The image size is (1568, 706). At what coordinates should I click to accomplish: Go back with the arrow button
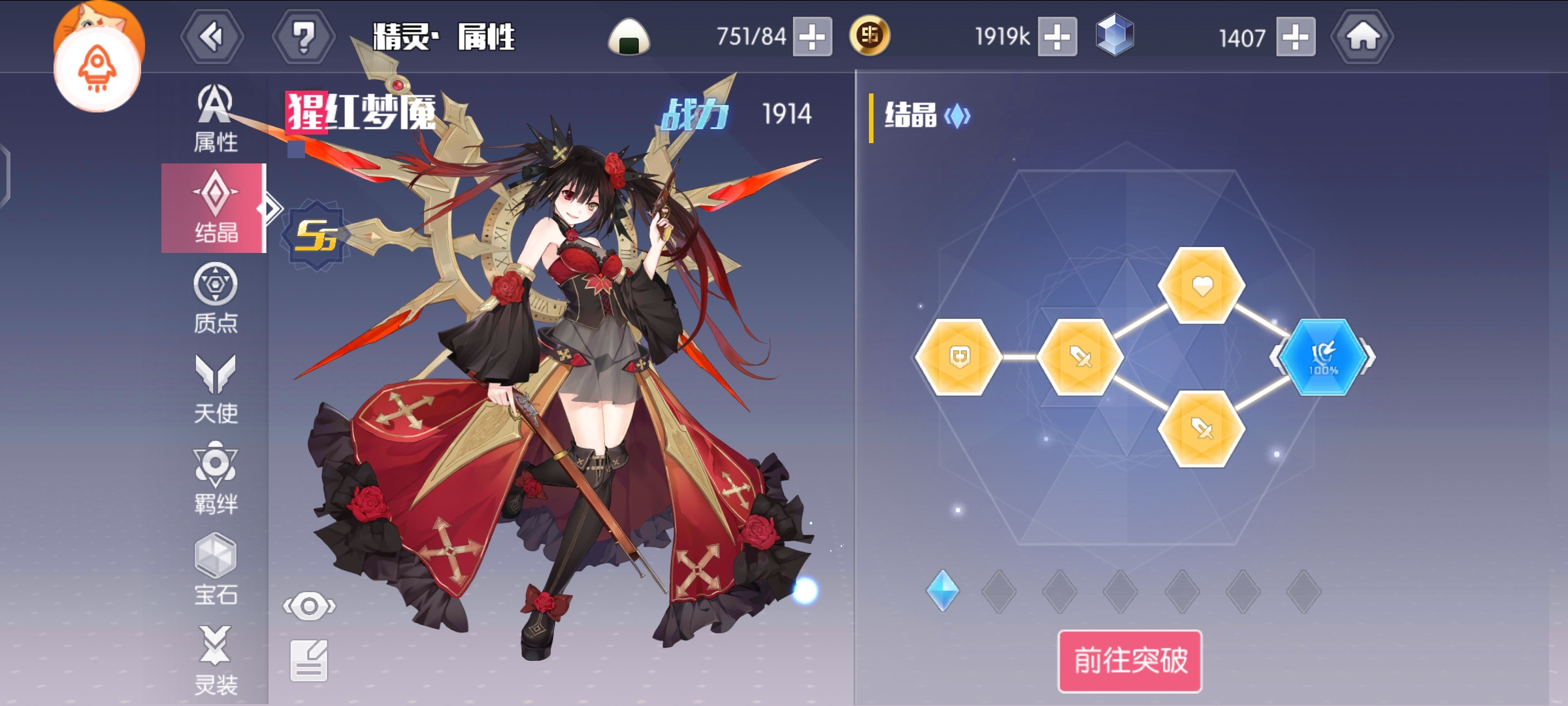(212, 37)
